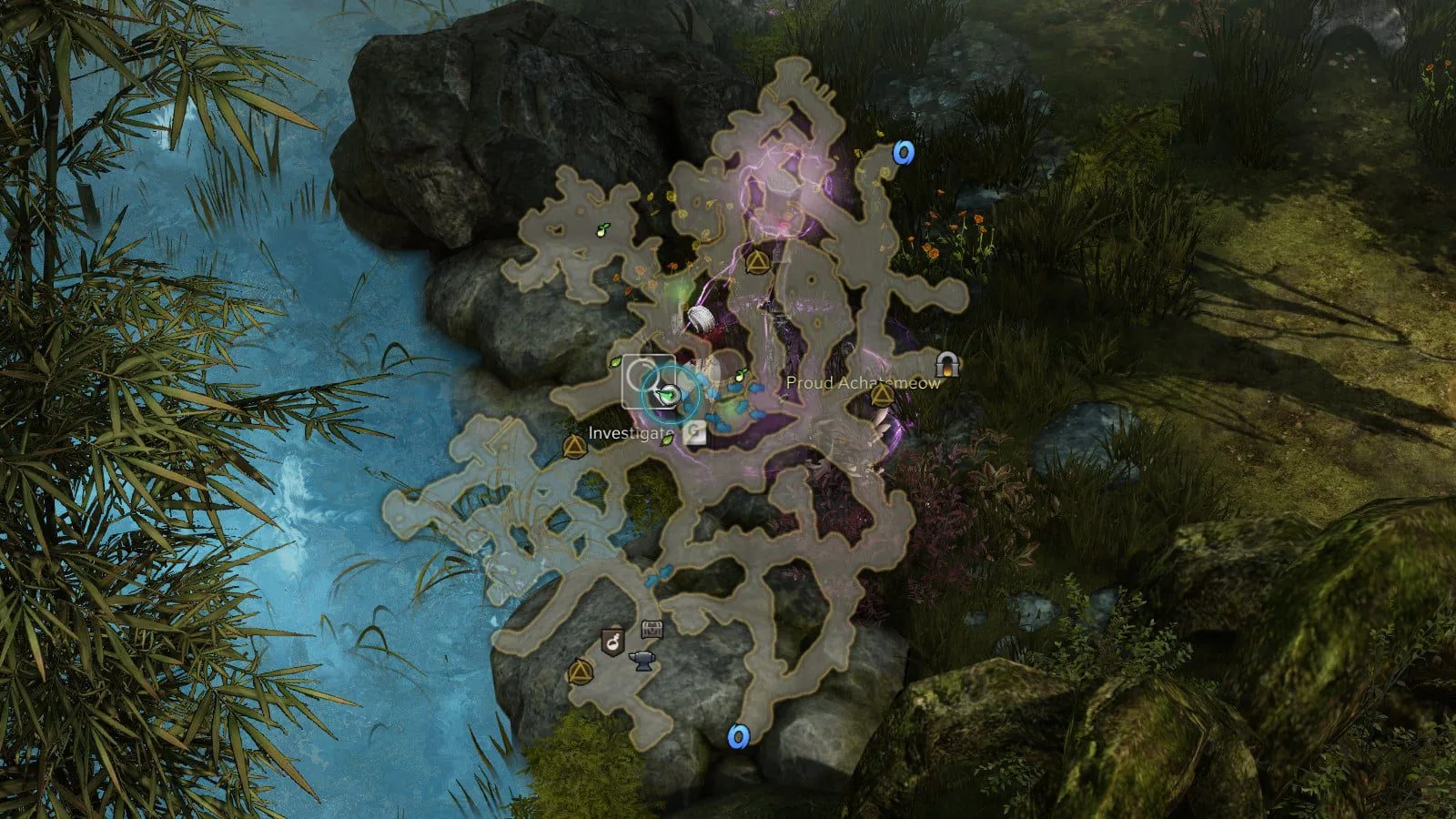Choose the triangle marker beside the potion merchant

coord(578,673)
